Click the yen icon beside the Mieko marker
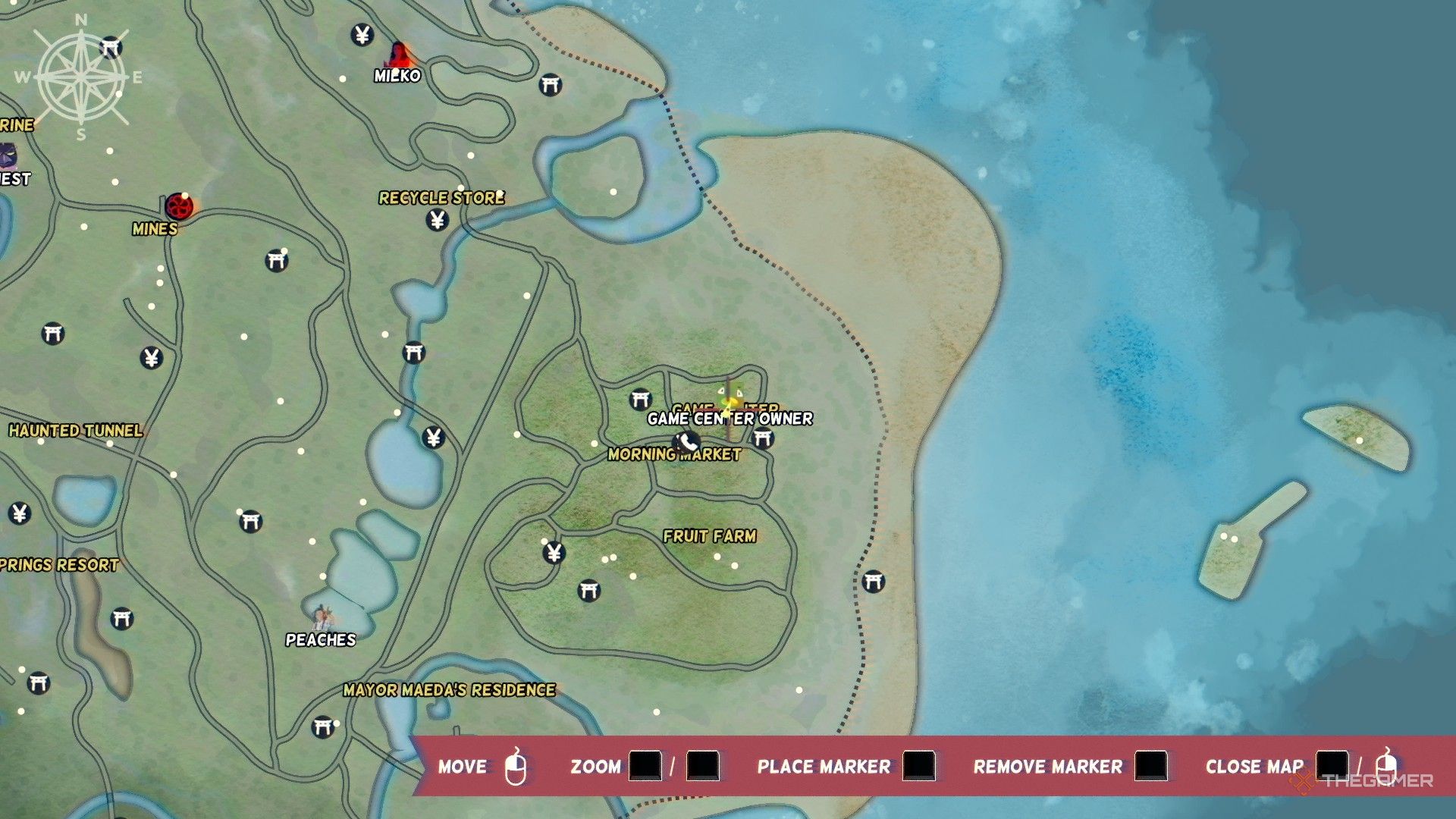 pyautogui.click(x=362, y=35)
